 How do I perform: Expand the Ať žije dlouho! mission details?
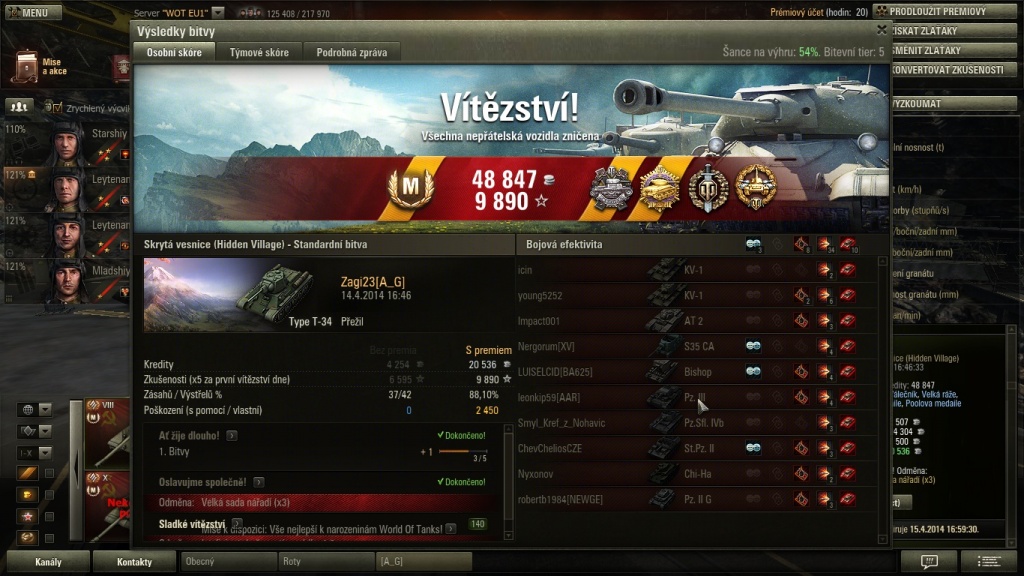click(231, 436)
